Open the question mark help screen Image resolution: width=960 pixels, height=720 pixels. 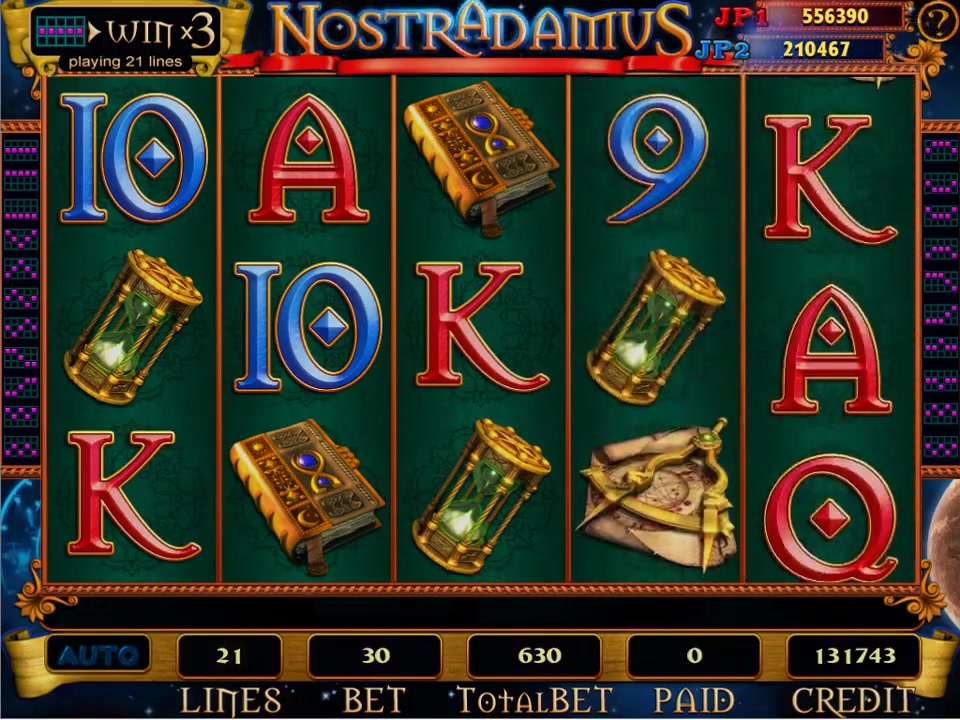click(x=937, y=22)
